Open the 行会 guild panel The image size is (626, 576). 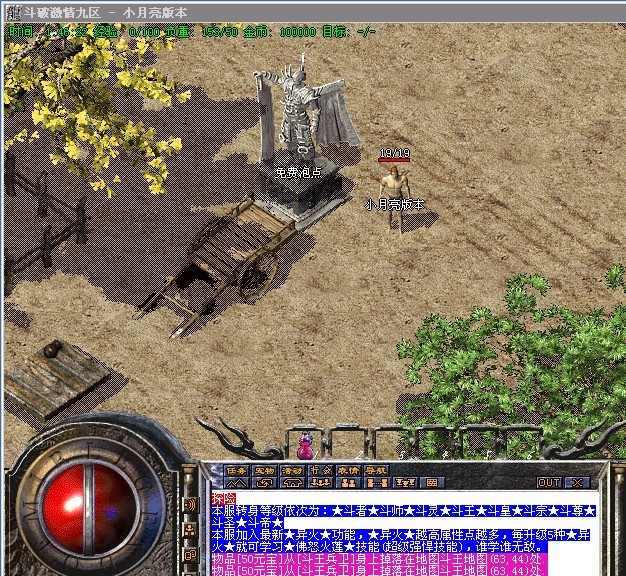click(x=319, y=470)
